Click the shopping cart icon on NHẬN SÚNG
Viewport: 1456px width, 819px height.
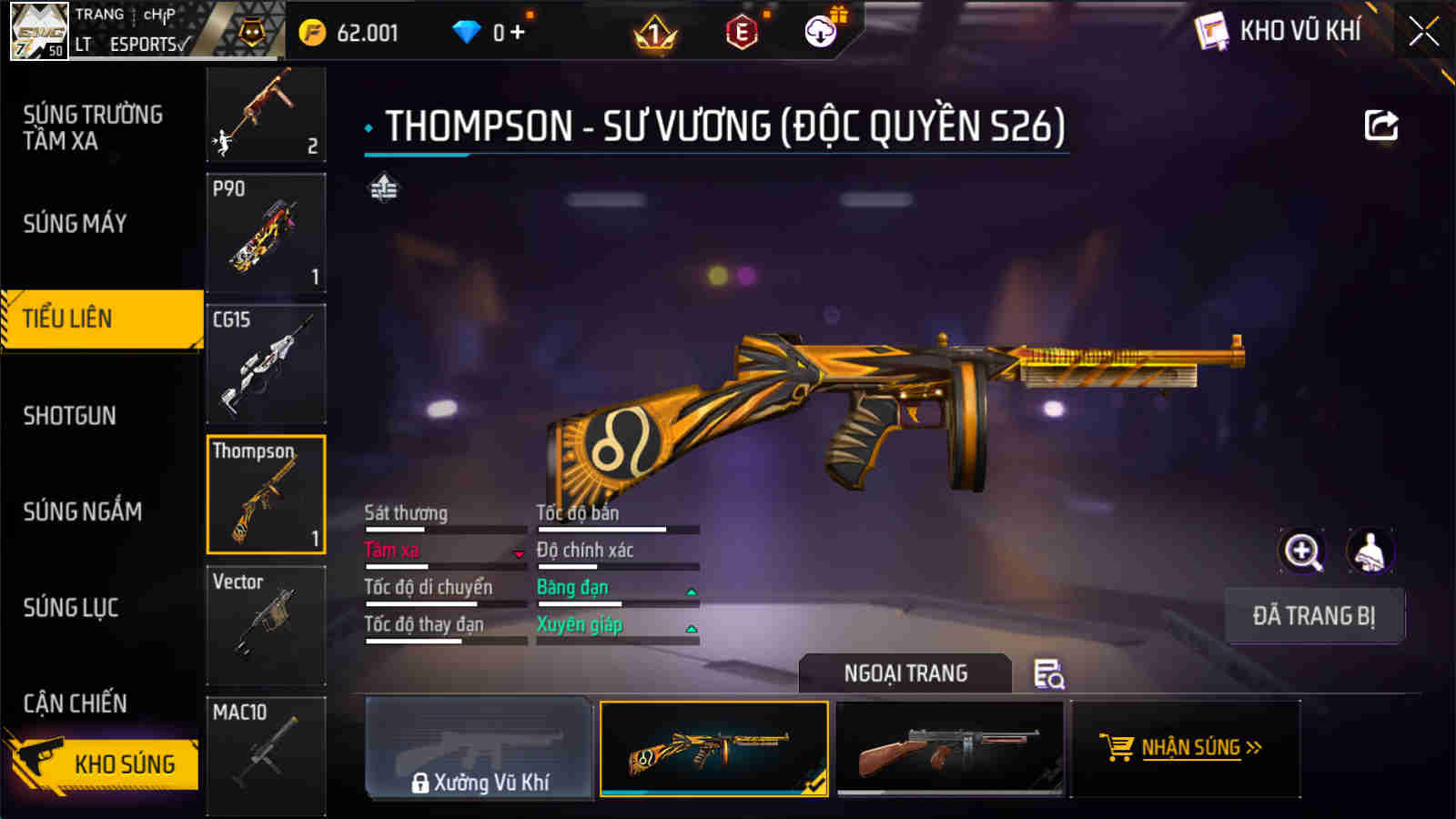coord(1117,748)
